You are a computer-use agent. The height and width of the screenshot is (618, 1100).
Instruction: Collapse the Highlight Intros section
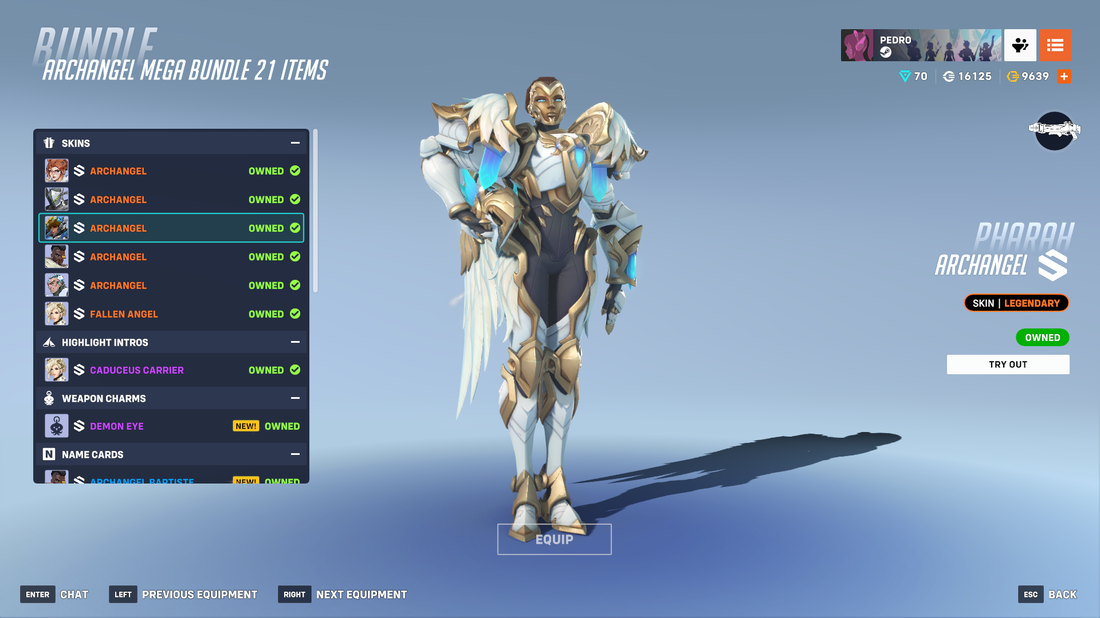pos(295,342)
